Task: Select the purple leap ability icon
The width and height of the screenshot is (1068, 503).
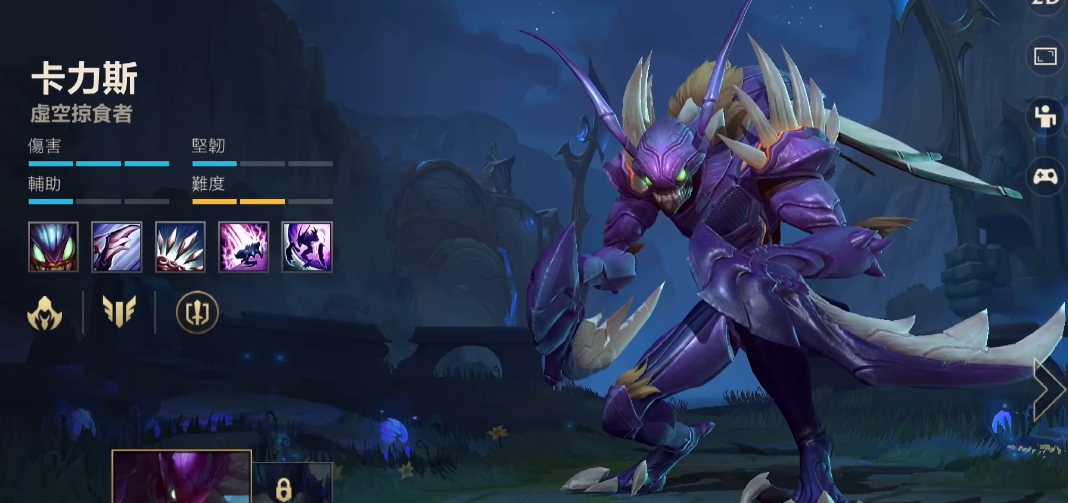Action: (243, 246)
